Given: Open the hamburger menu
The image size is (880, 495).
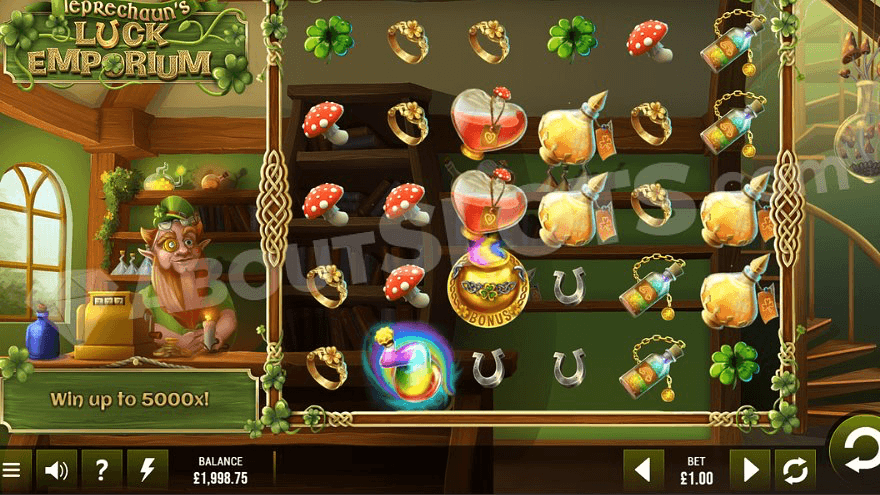Looking at the screenshot, I should click(x=10, y=469).
